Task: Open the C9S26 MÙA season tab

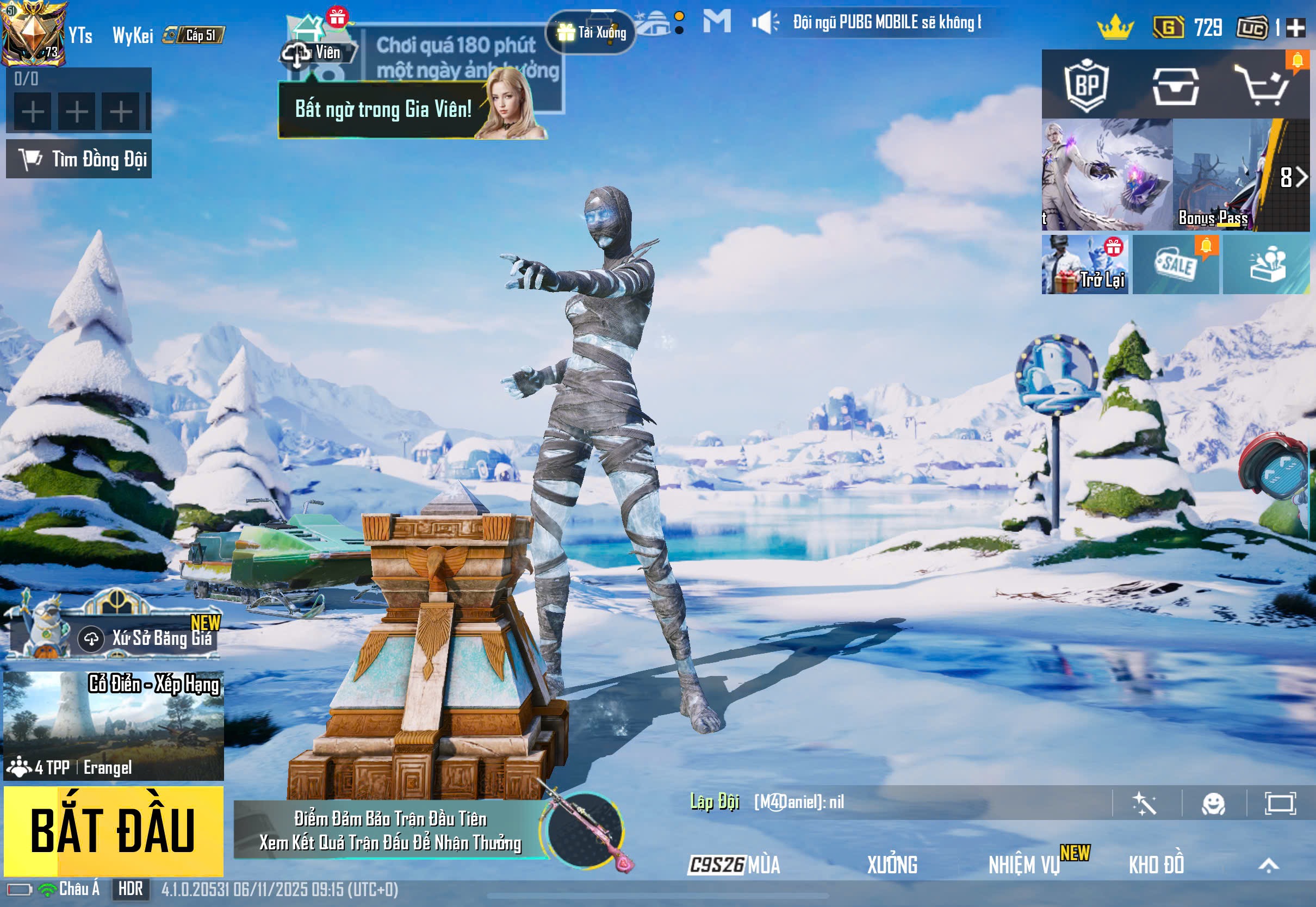Action: click(734, 865)
